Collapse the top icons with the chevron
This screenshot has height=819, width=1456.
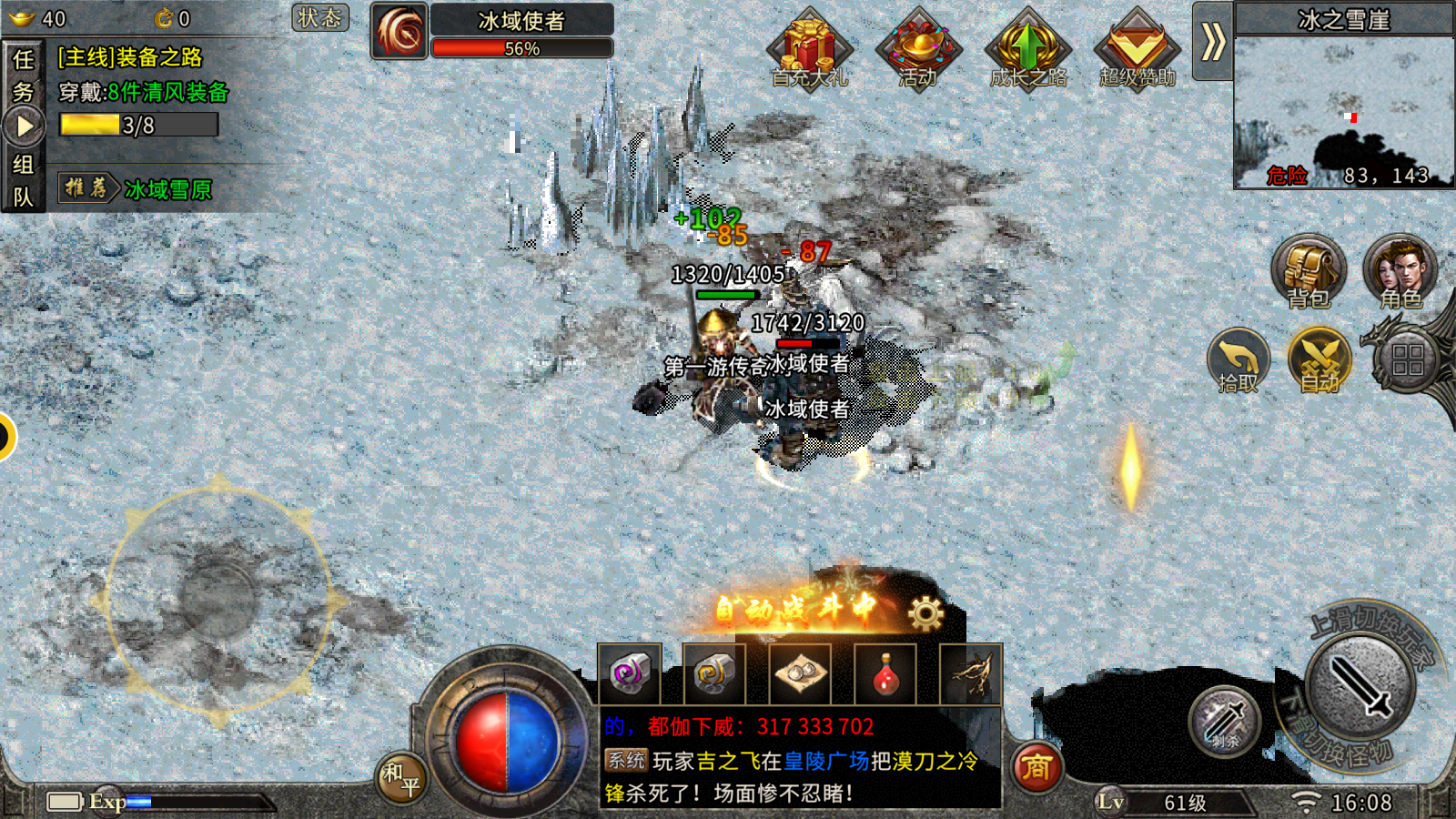click(x=1211, y=41)
